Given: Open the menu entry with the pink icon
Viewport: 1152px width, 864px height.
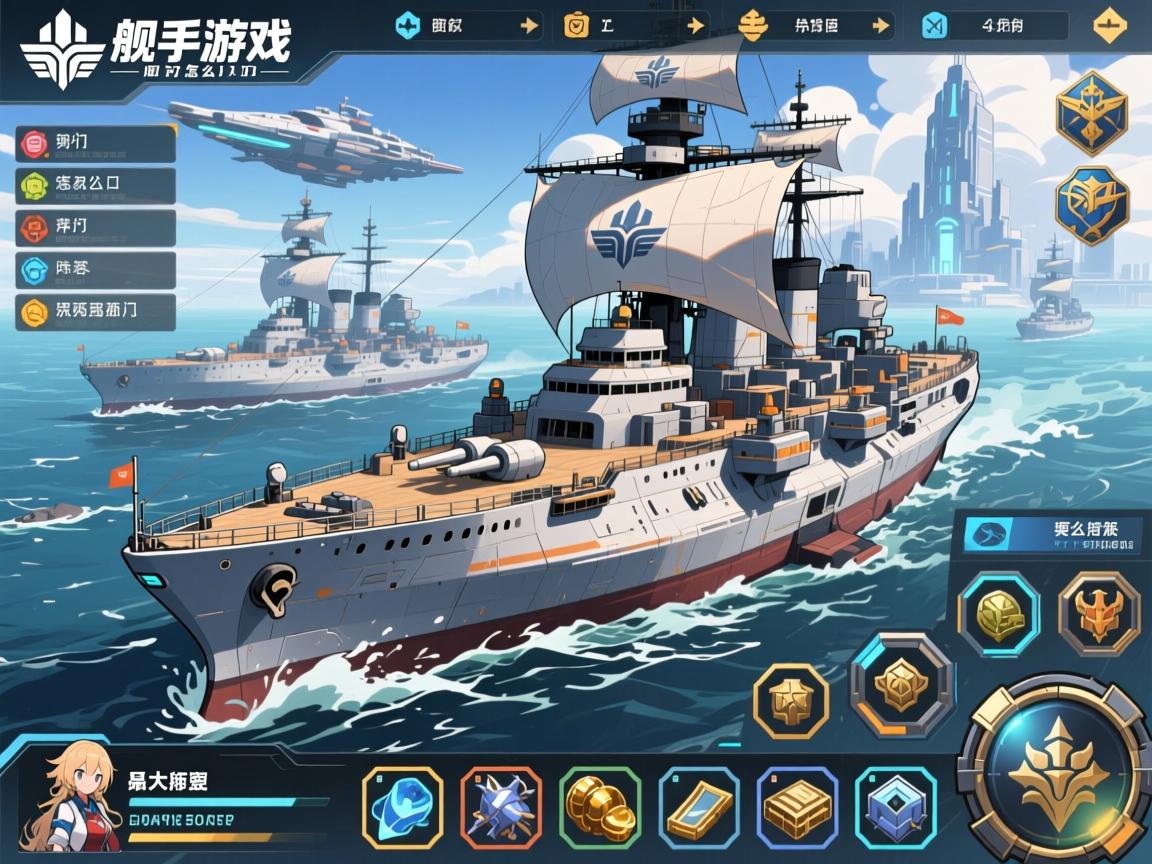Looking at the screenshot, I should tap(96, 144).
